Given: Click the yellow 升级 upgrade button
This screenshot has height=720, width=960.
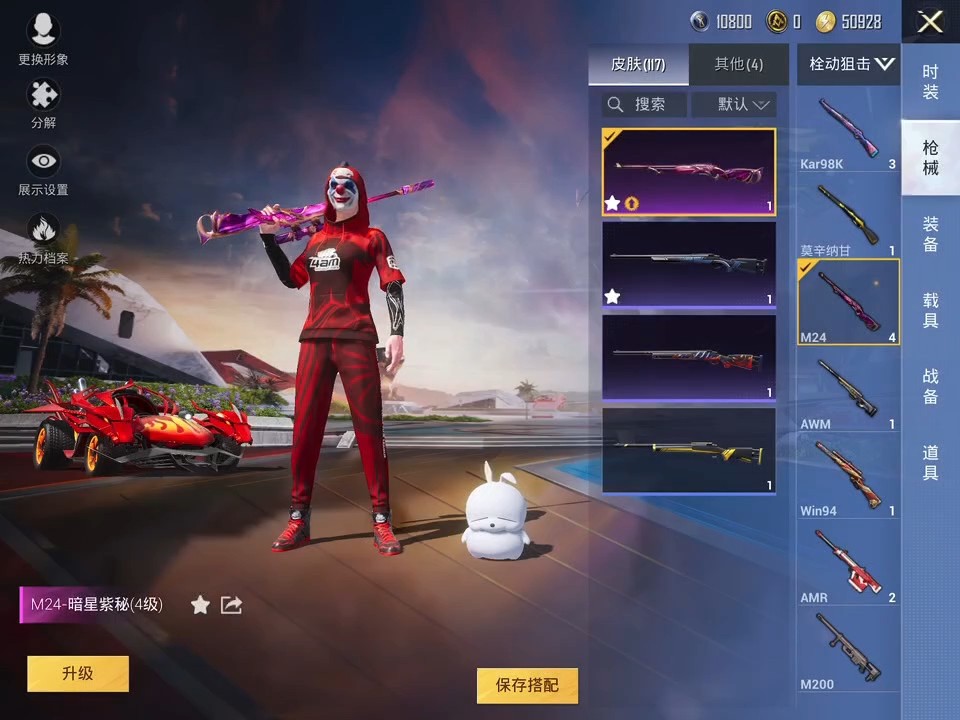Looking at the screenshot, I should 78,674.
